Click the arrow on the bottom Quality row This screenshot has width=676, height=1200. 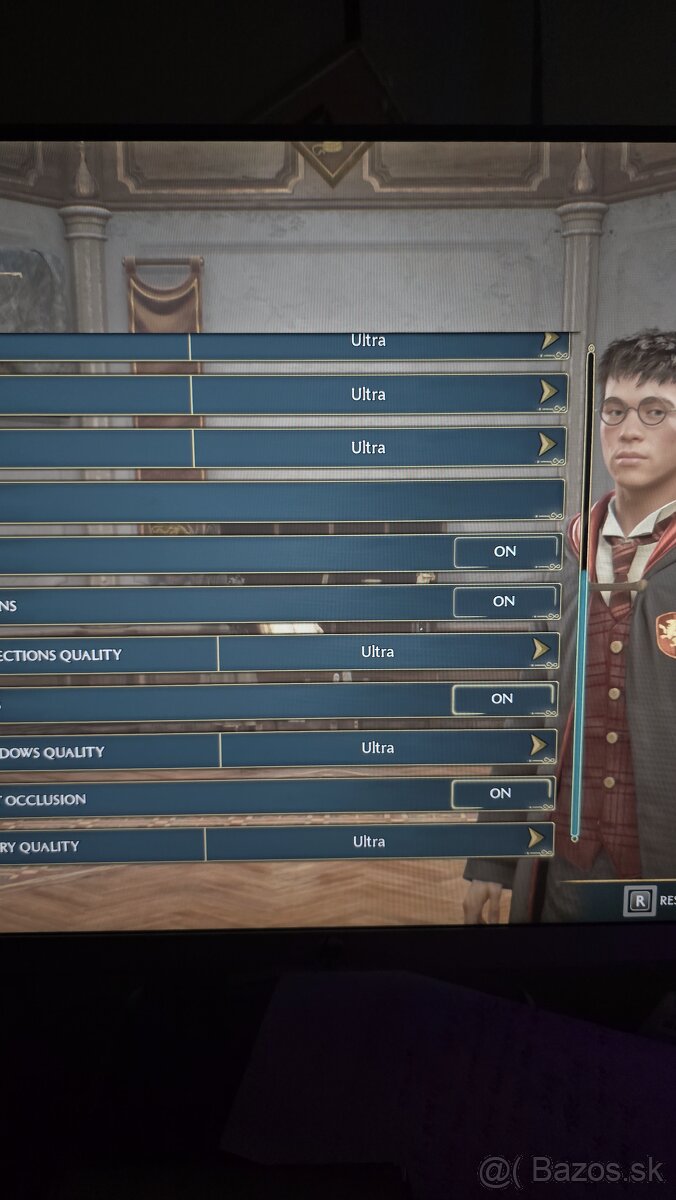(x=536, y=839)
